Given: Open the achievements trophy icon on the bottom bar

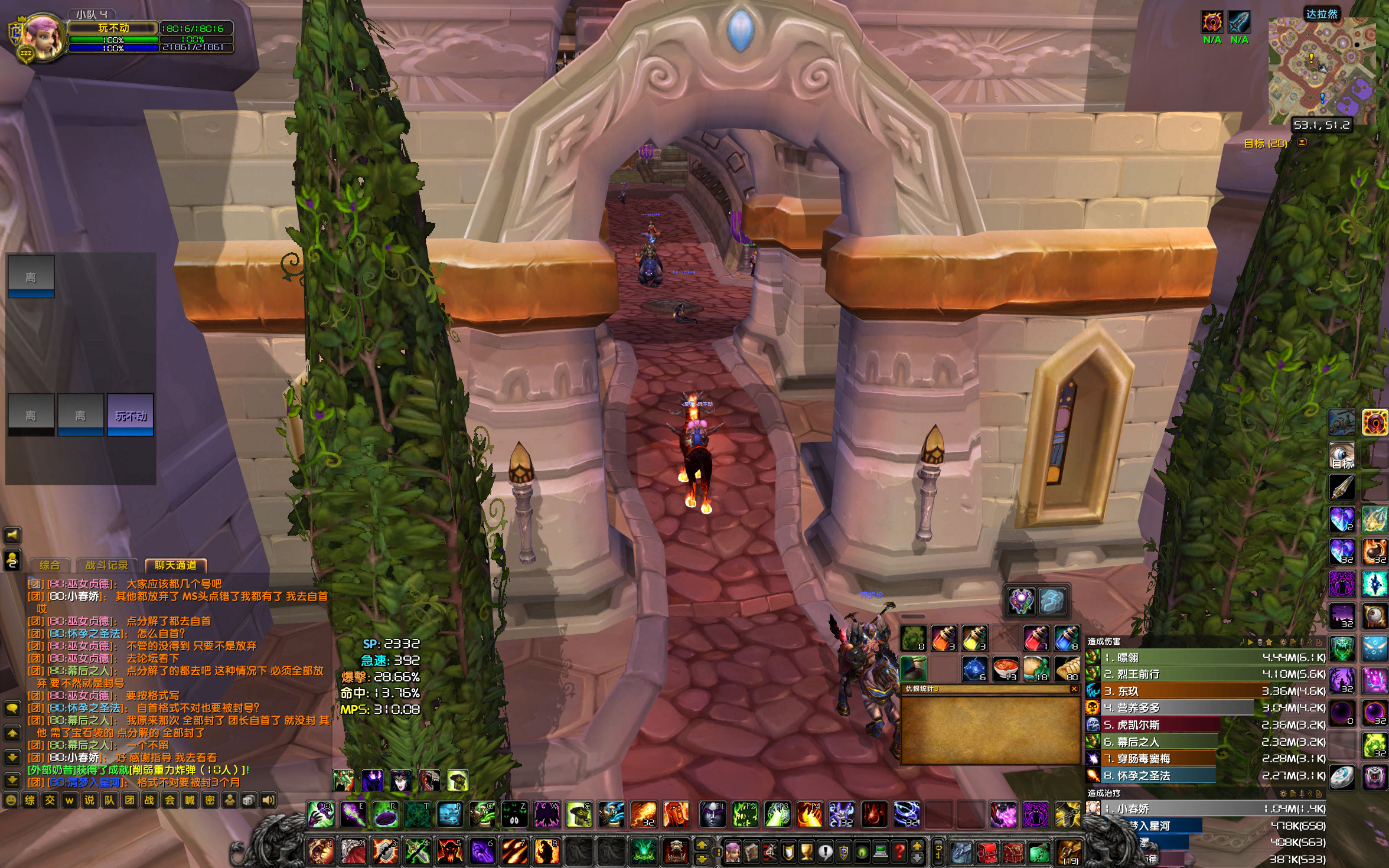Looking at the screenshot, I should pos(806,852).
